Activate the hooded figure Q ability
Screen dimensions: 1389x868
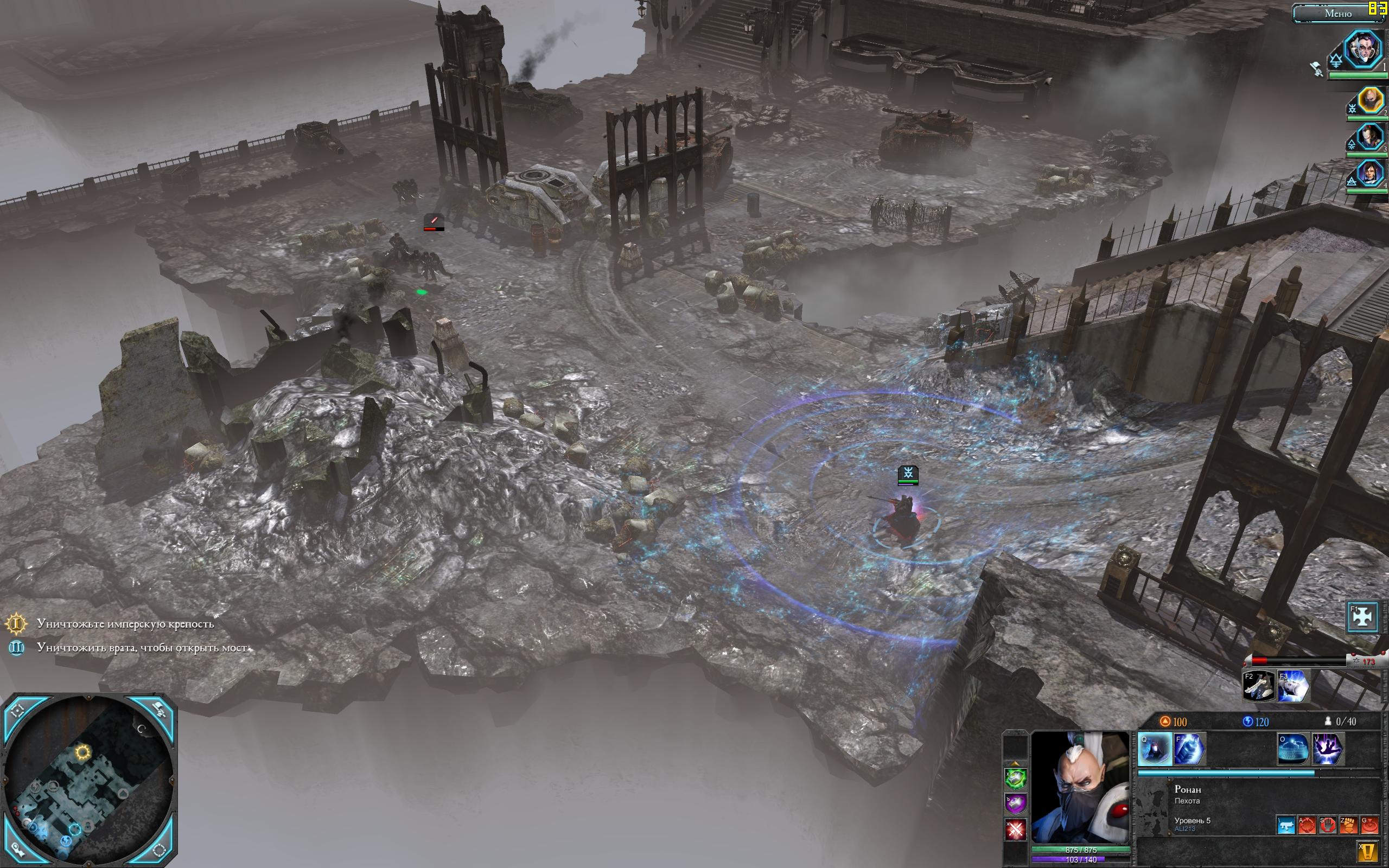(x=1154, y=749)
